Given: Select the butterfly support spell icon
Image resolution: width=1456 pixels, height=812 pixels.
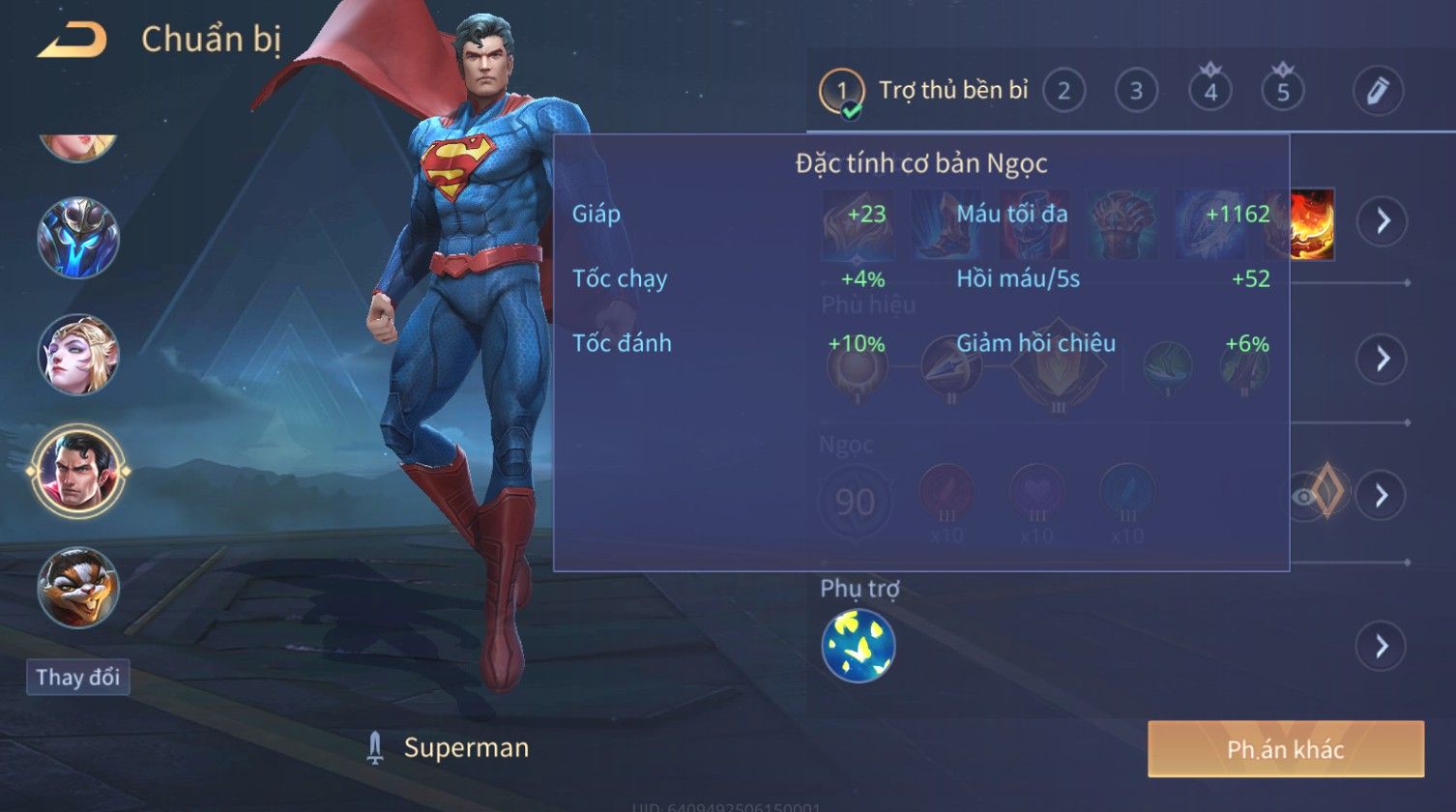Looking at the screenshot, I should click(x=858, y=646).
